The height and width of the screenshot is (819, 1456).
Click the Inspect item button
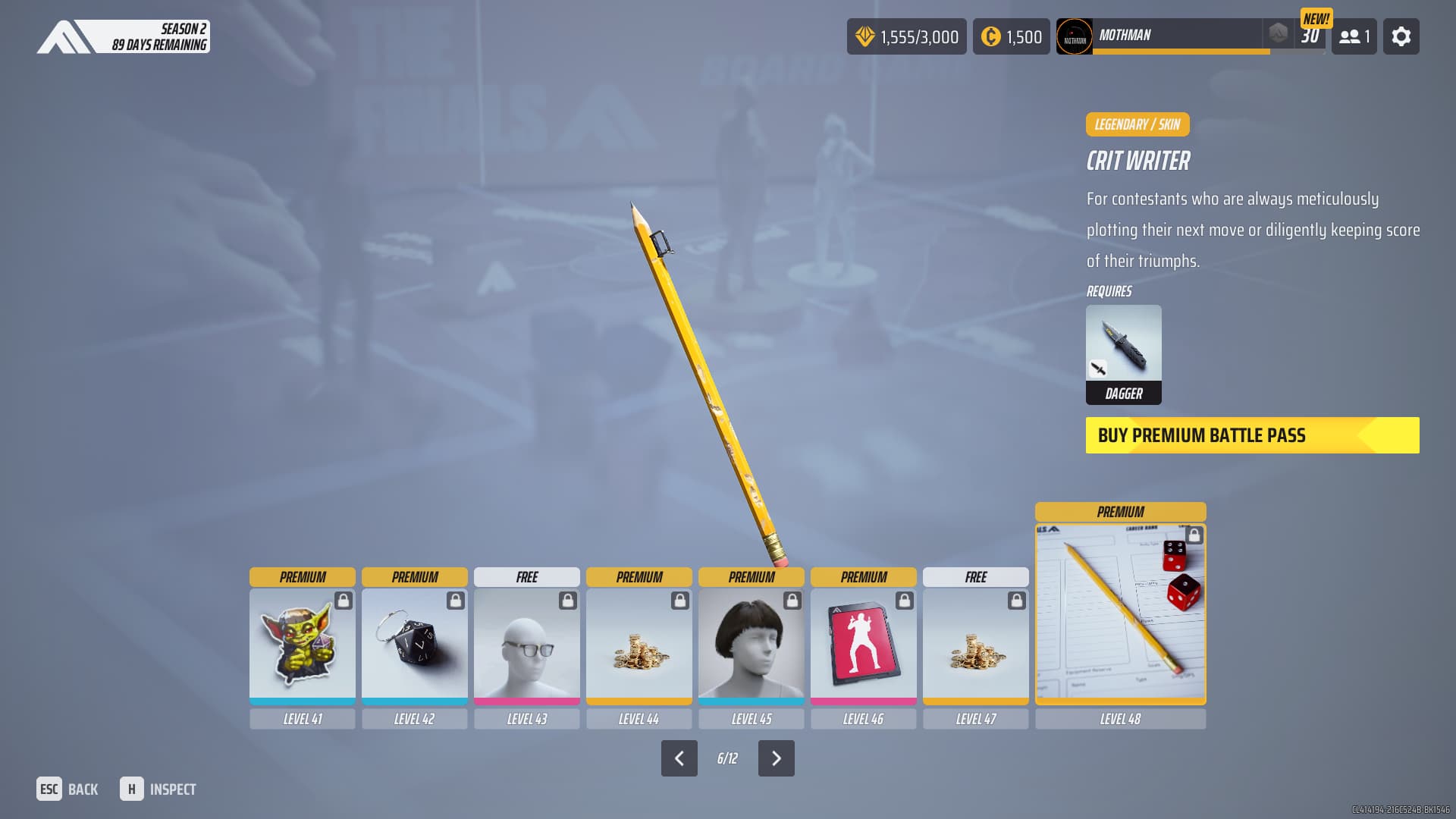[158, 789]
